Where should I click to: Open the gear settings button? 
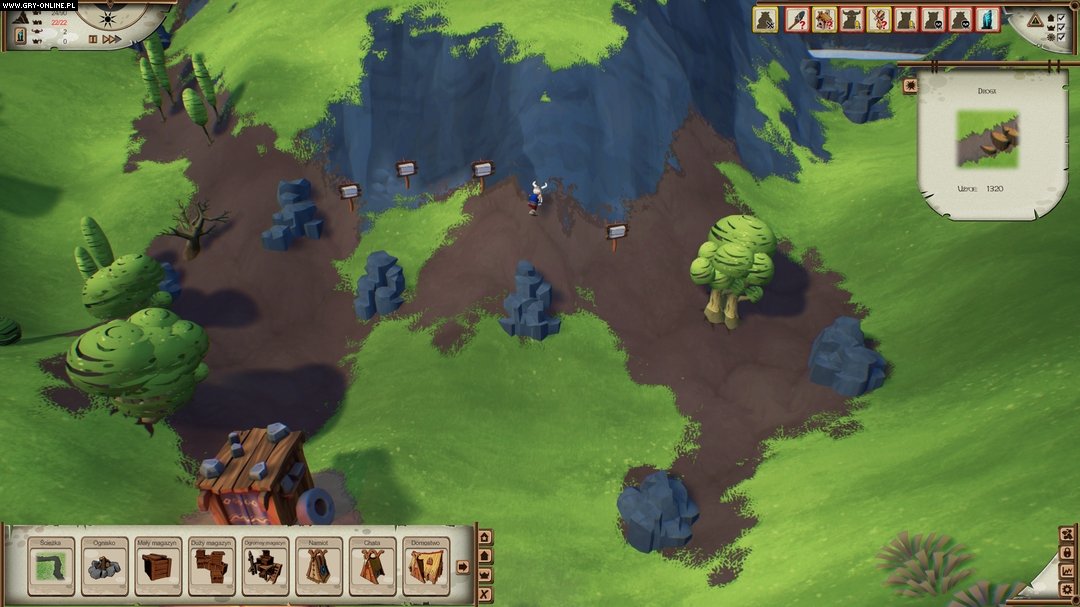[x=1067, y=590]
